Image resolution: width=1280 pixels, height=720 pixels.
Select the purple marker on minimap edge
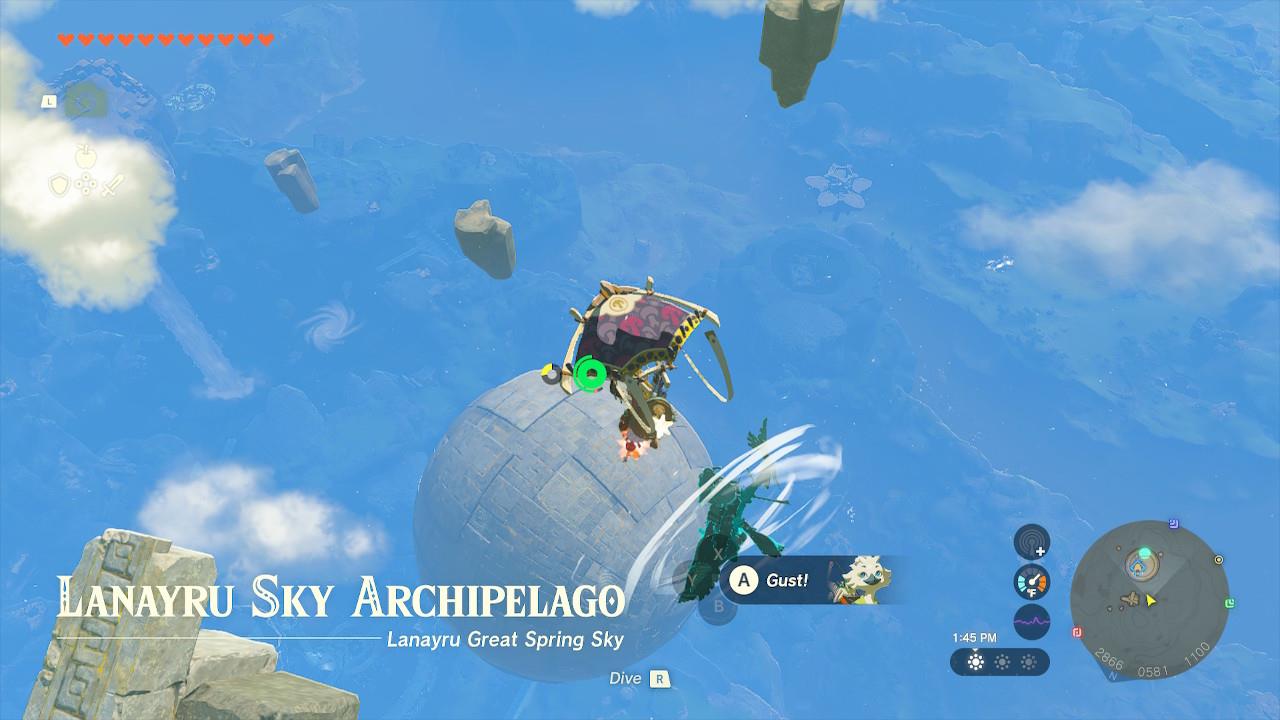coord(1174,523)
